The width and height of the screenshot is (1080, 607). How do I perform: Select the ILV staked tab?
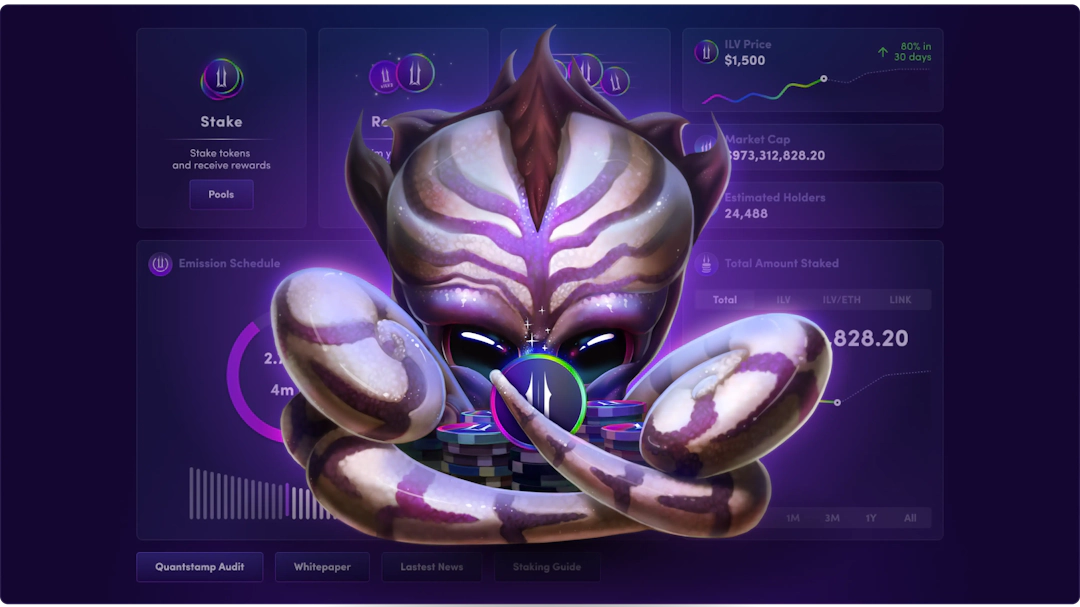[783, 300]
